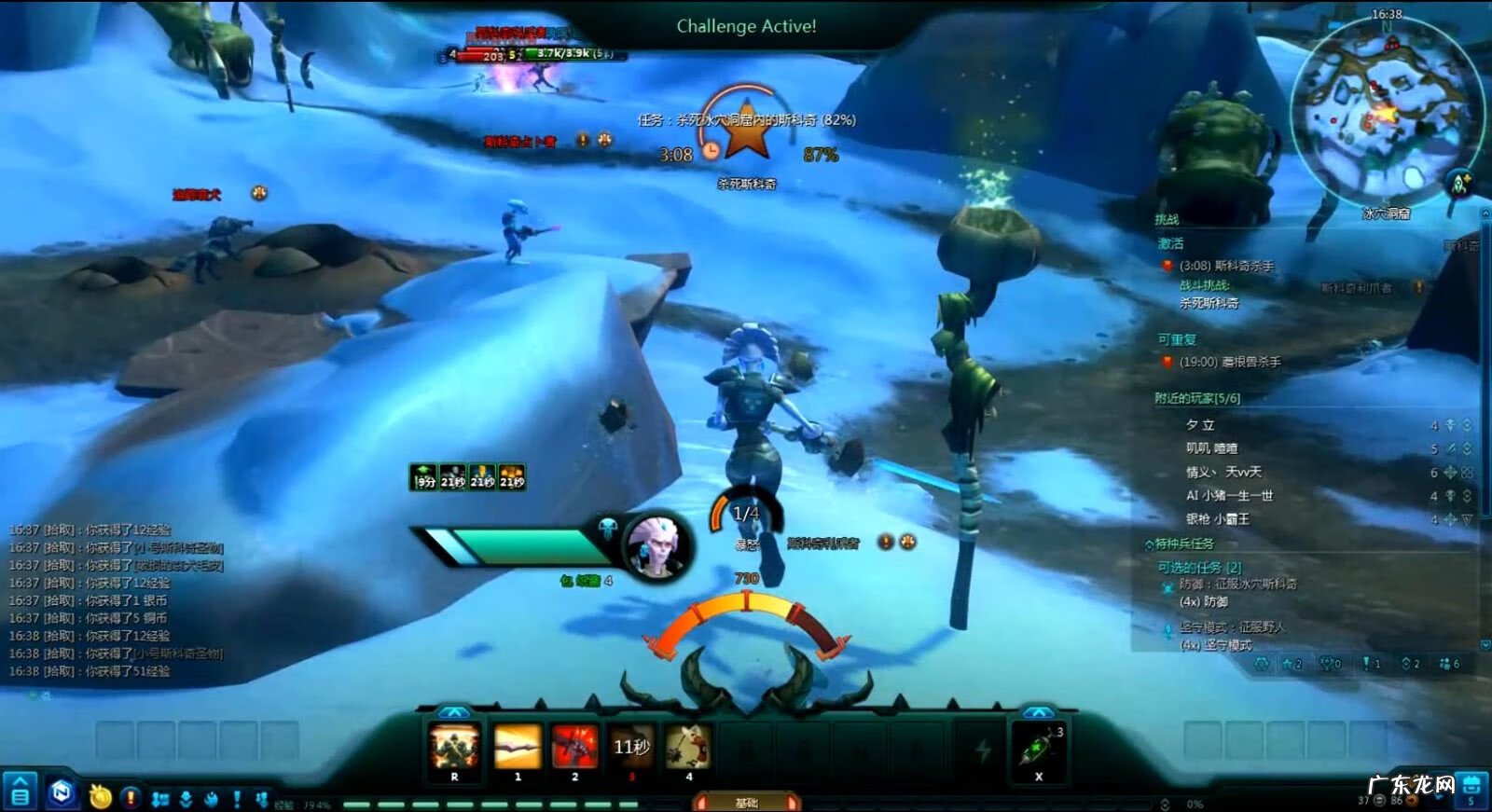Activate the red strike ability on key 2
Image resolution: width=1492 pixels, height=812 pixels.
(574, 747)
